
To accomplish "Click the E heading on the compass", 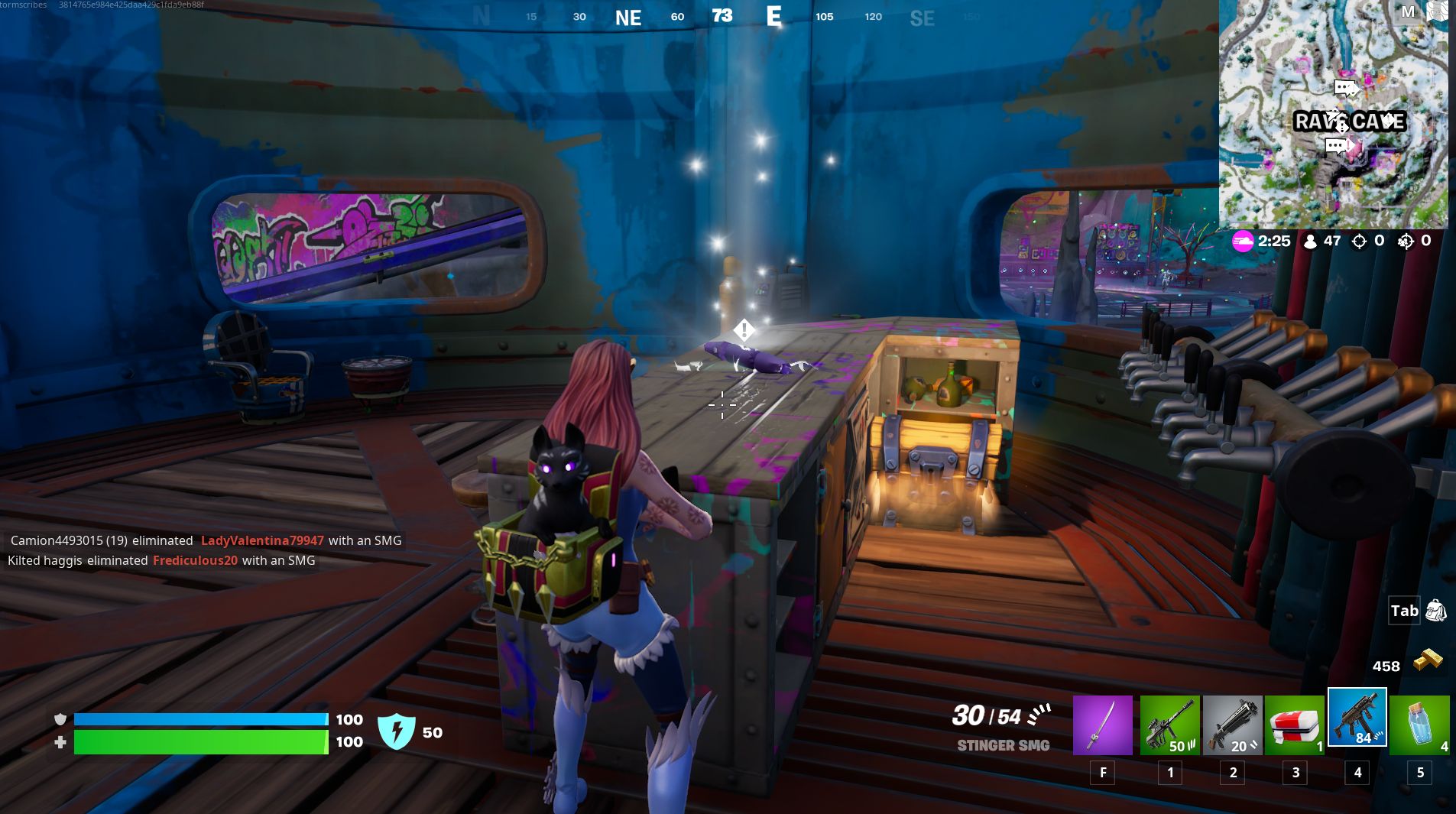I will [x=775, y=17].
